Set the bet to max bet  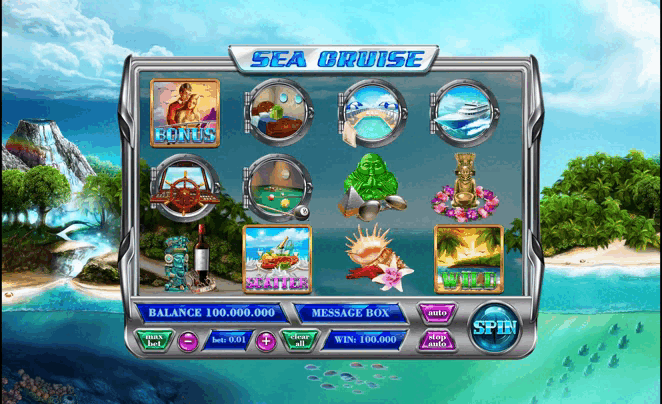pyautogui.click(x=154, y=340)
